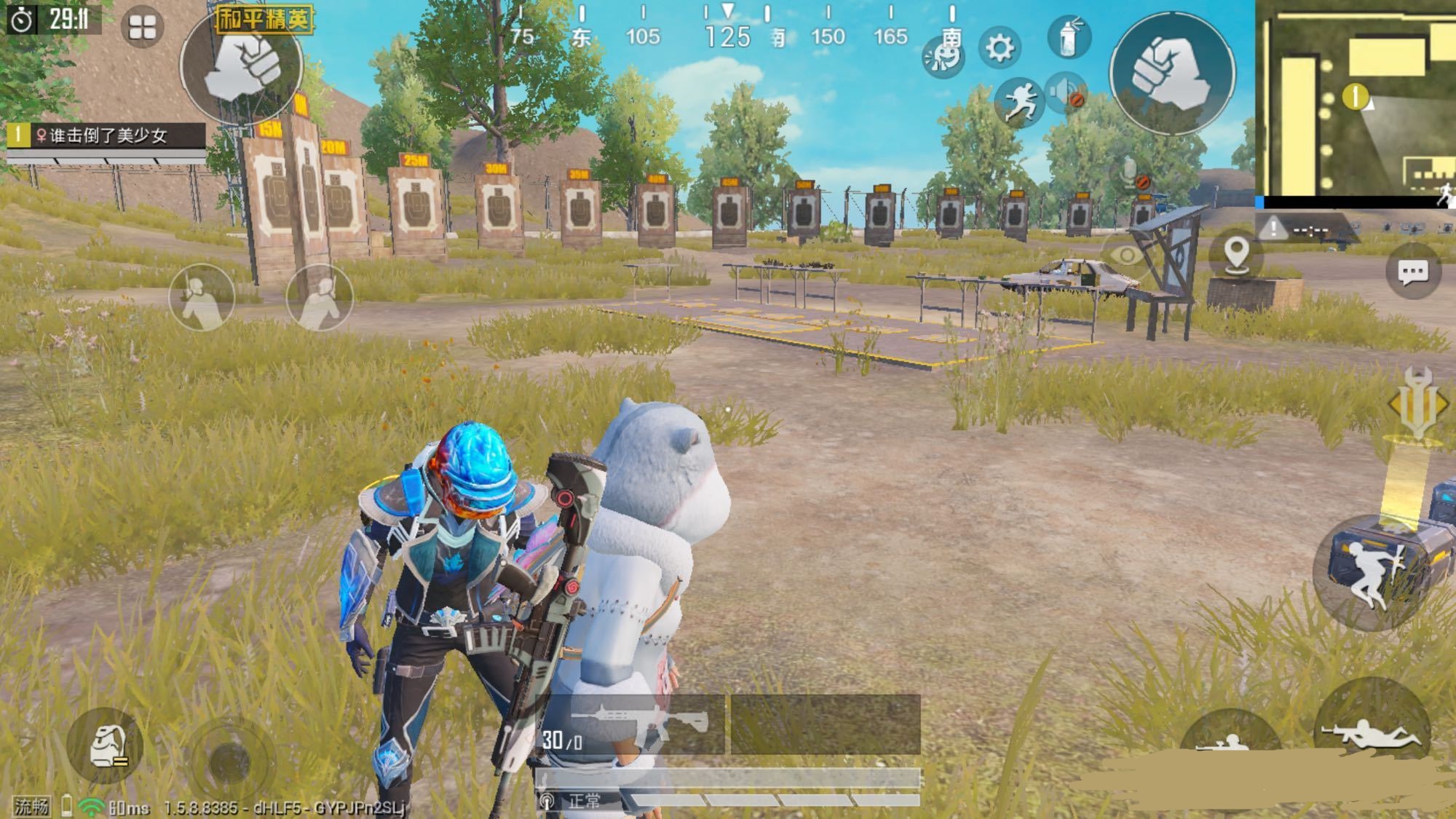Select teammate 谁击倒了美少女 in the squad list
This screenshot has width=1456, height=819.
pos(106,135)
